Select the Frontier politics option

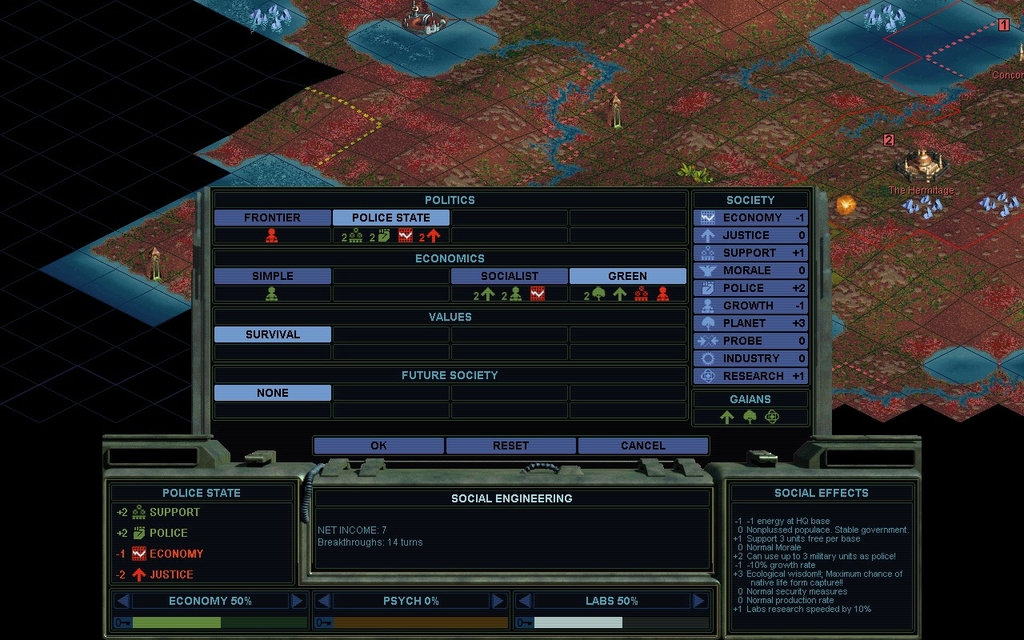point(272,218)
